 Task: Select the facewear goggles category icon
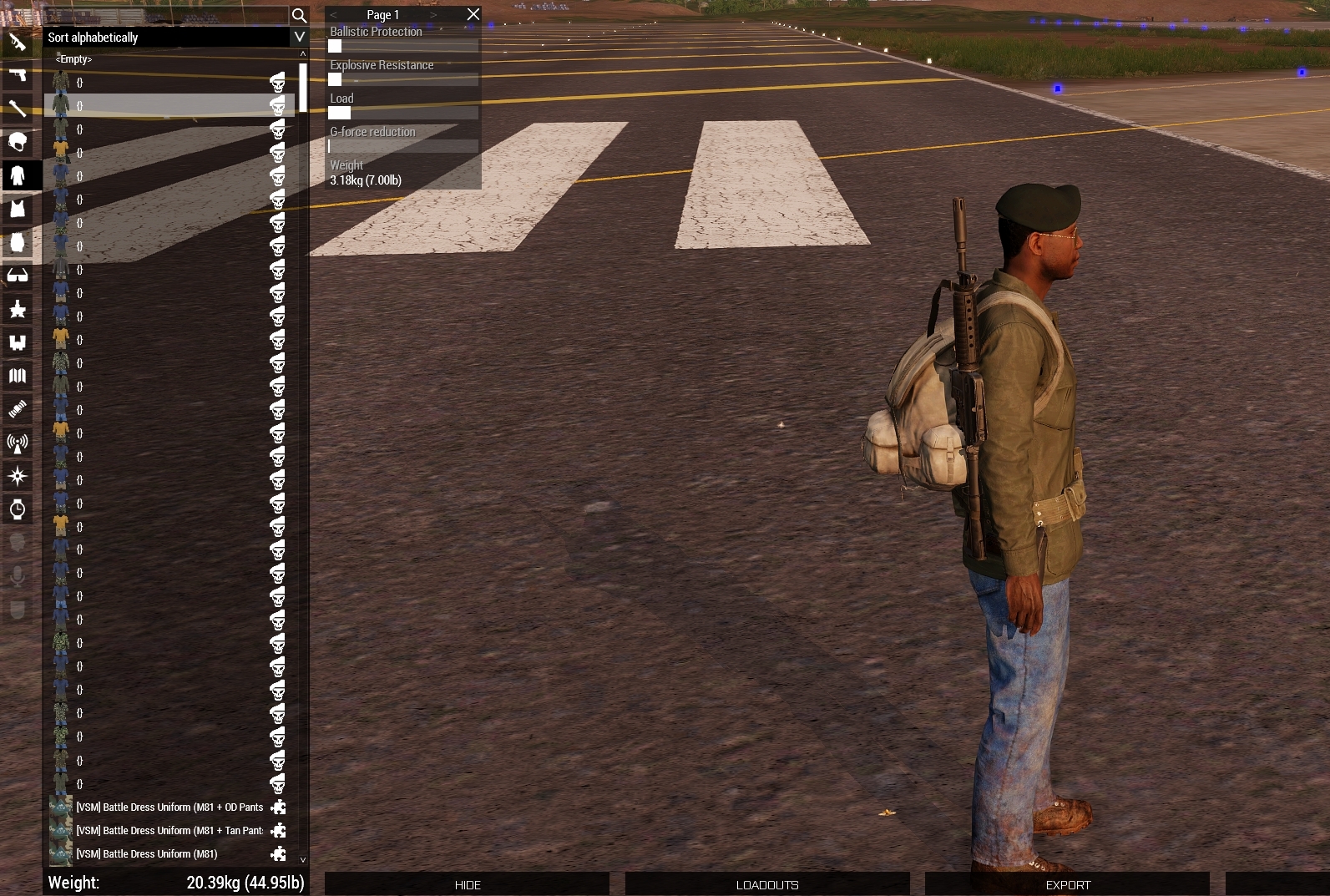tap(18, 276)
